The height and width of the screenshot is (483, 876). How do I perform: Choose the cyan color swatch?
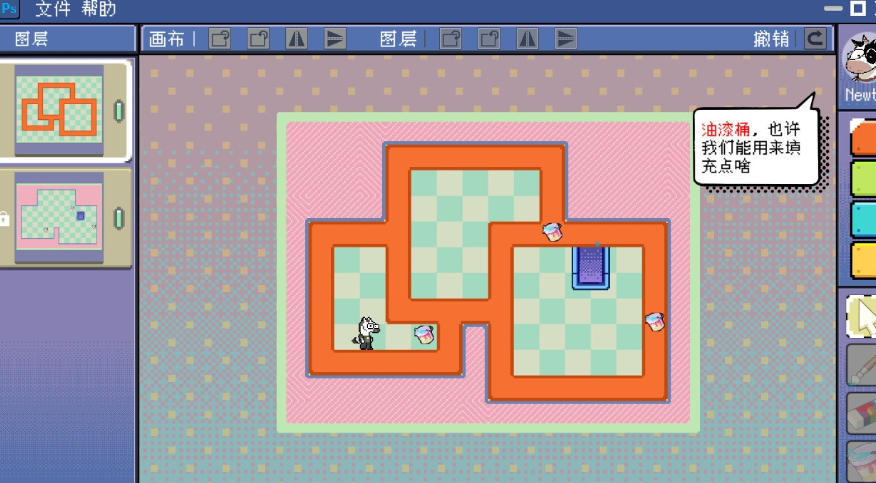click(x=862, y=220)
